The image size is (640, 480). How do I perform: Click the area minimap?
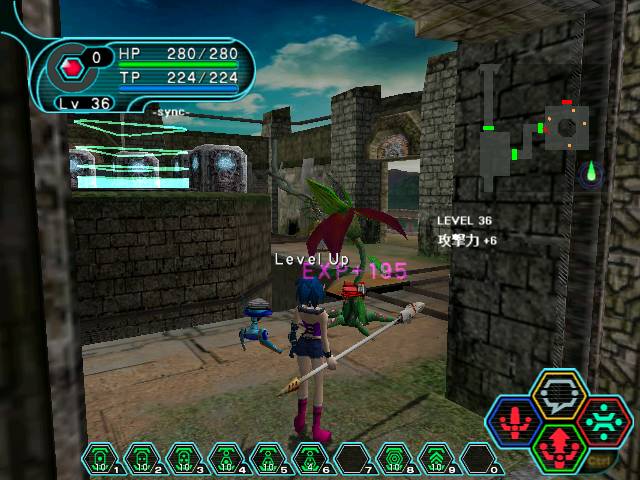pos(530,130)
